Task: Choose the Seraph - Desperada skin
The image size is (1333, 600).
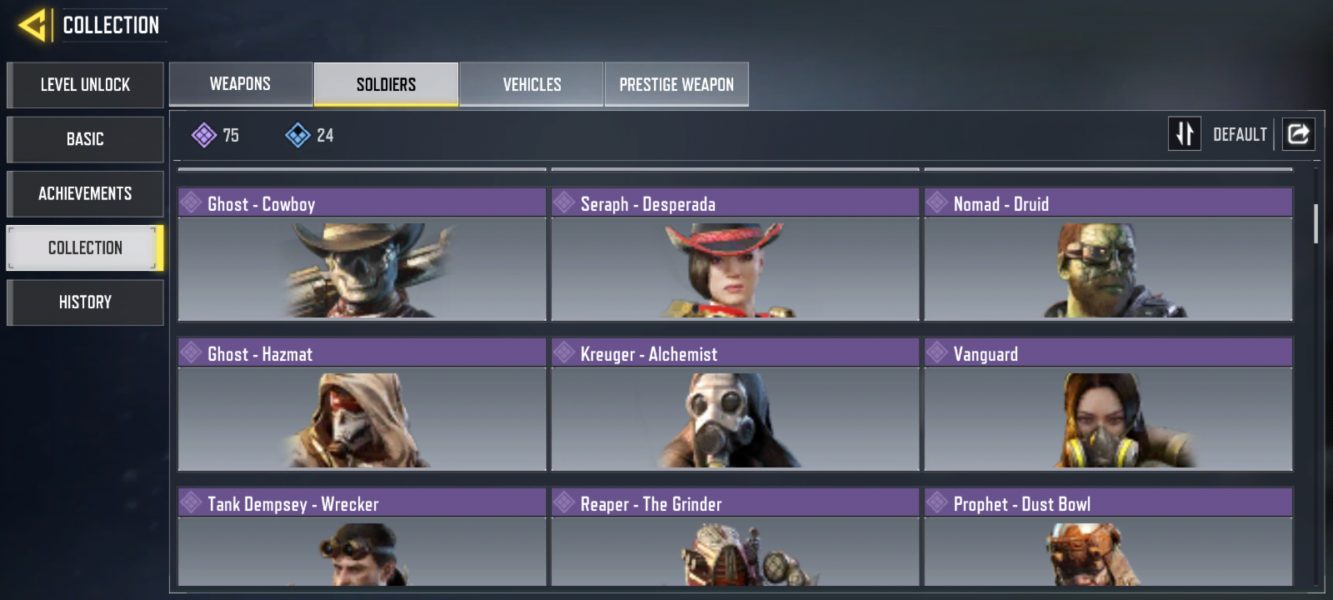Action: (735, 255)
